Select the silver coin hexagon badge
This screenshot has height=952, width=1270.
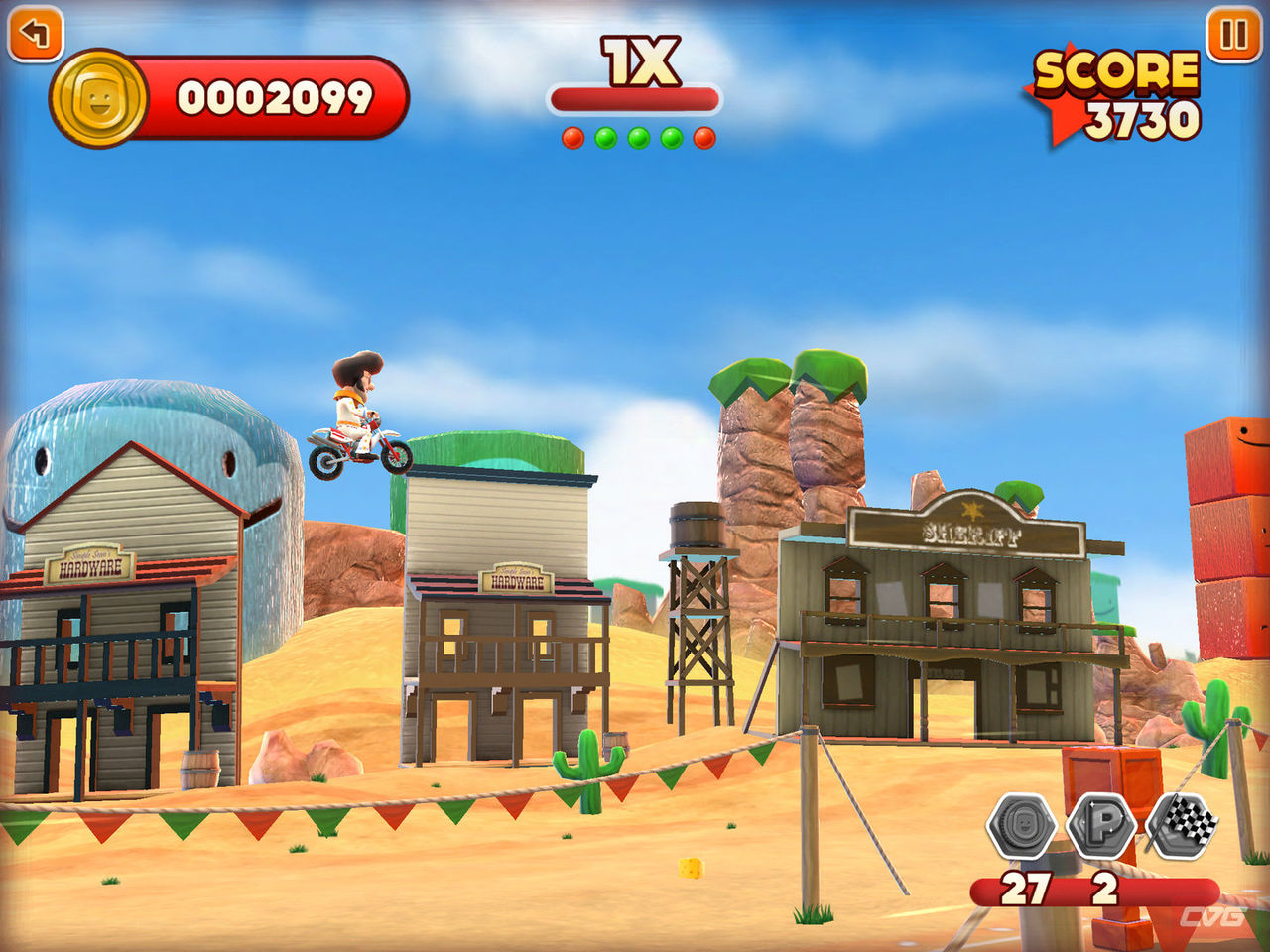1021,825
